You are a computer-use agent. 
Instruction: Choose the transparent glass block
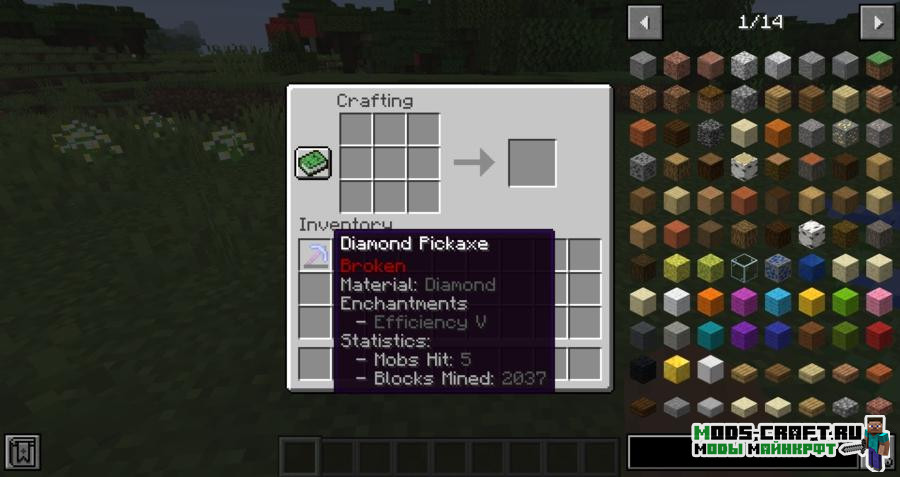(744, 268)
